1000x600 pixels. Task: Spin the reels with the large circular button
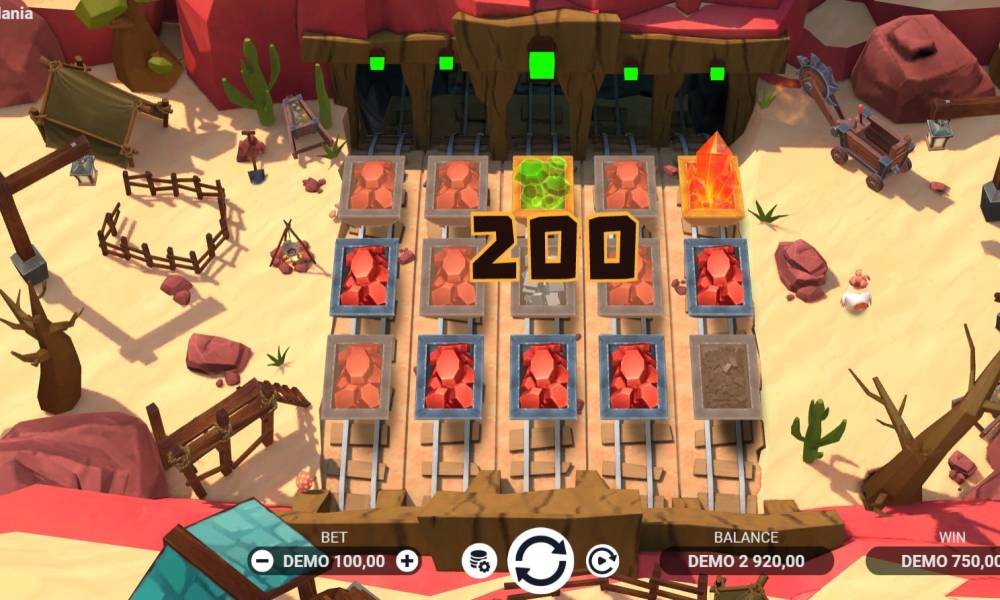[x=541, y=560]
